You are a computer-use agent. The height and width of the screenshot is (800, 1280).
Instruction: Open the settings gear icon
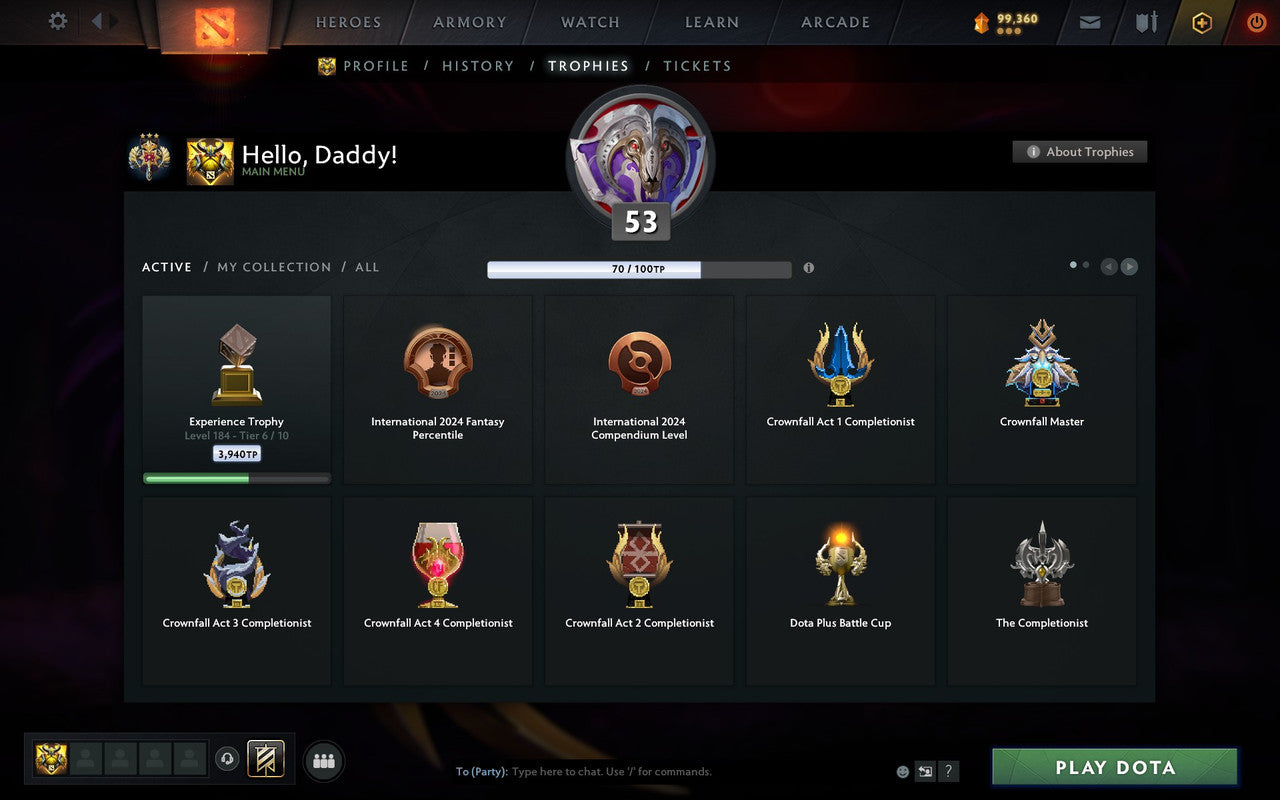(x=57, y=21)
